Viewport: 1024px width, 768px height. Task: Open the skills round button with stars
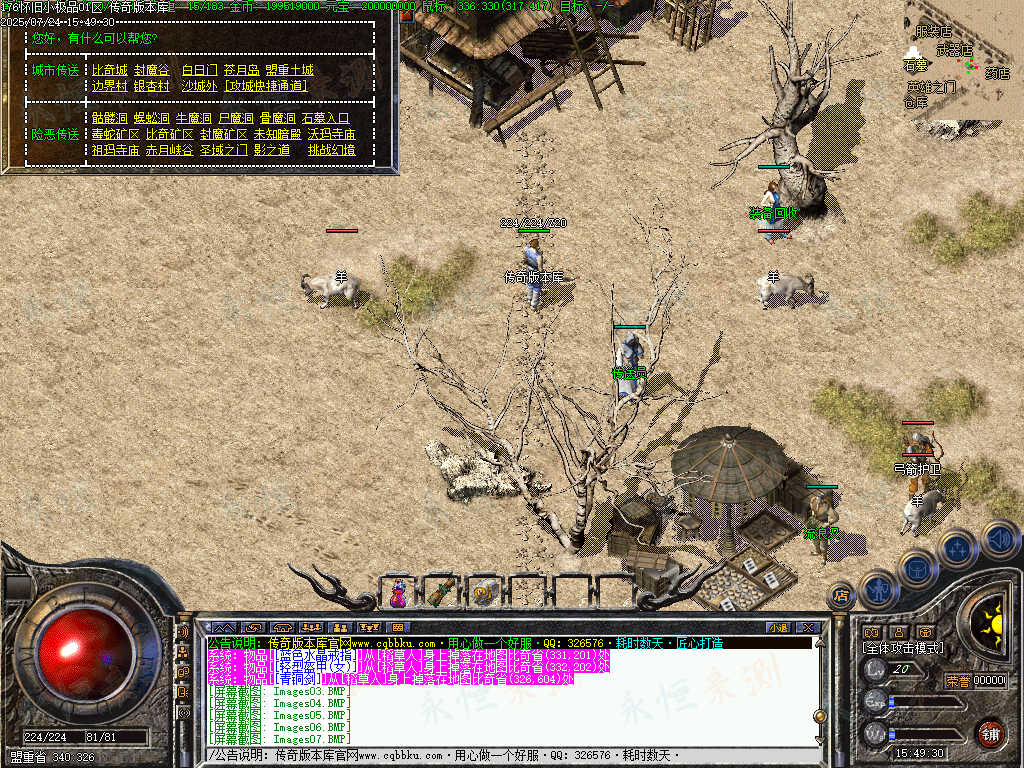[x=958, y=548]
